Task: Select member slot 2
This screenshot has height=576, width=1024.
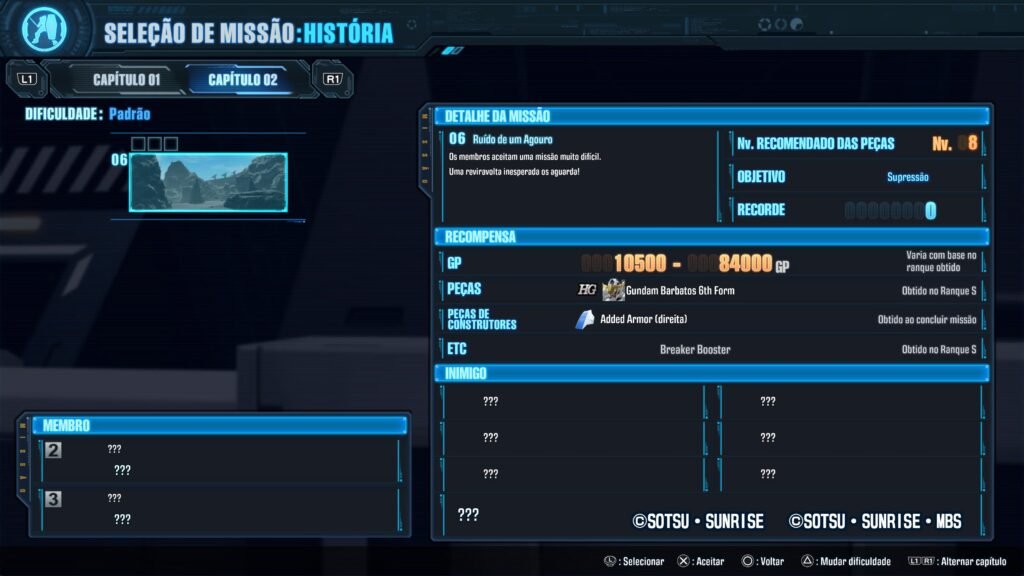Action: point(220,460)
